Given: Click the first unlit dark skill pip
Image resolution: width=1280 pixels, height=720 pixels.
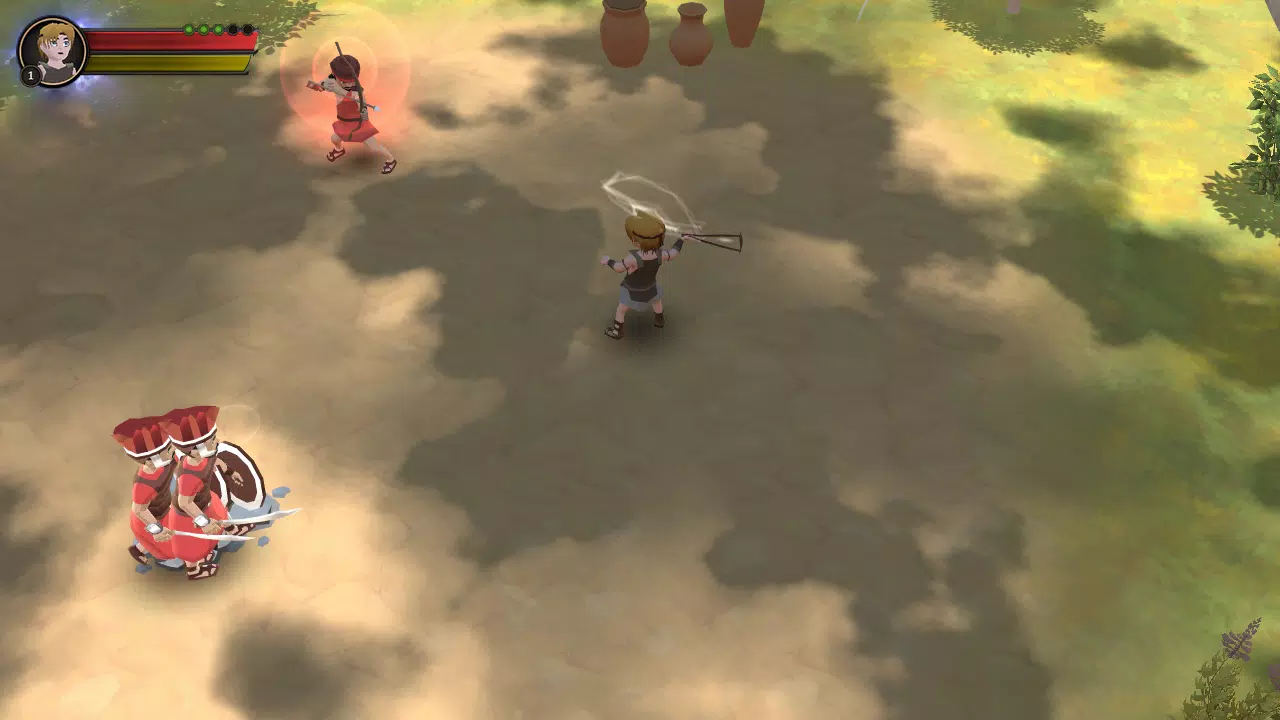Looking at the screenshot, I should [232, 29].
